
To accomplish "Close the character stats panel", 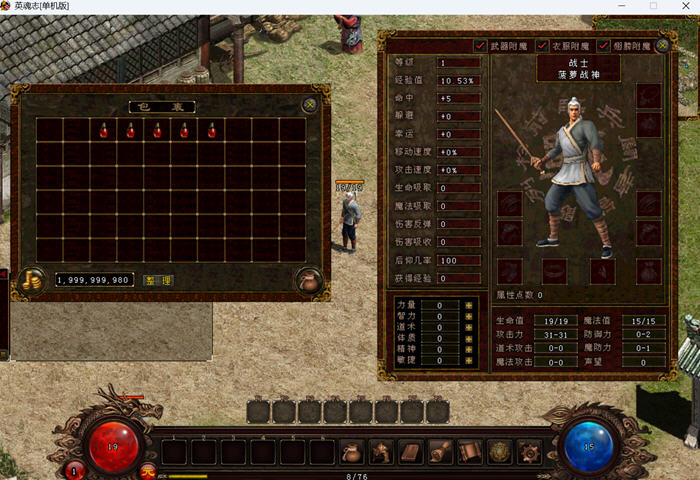I will tap(664, 44).
